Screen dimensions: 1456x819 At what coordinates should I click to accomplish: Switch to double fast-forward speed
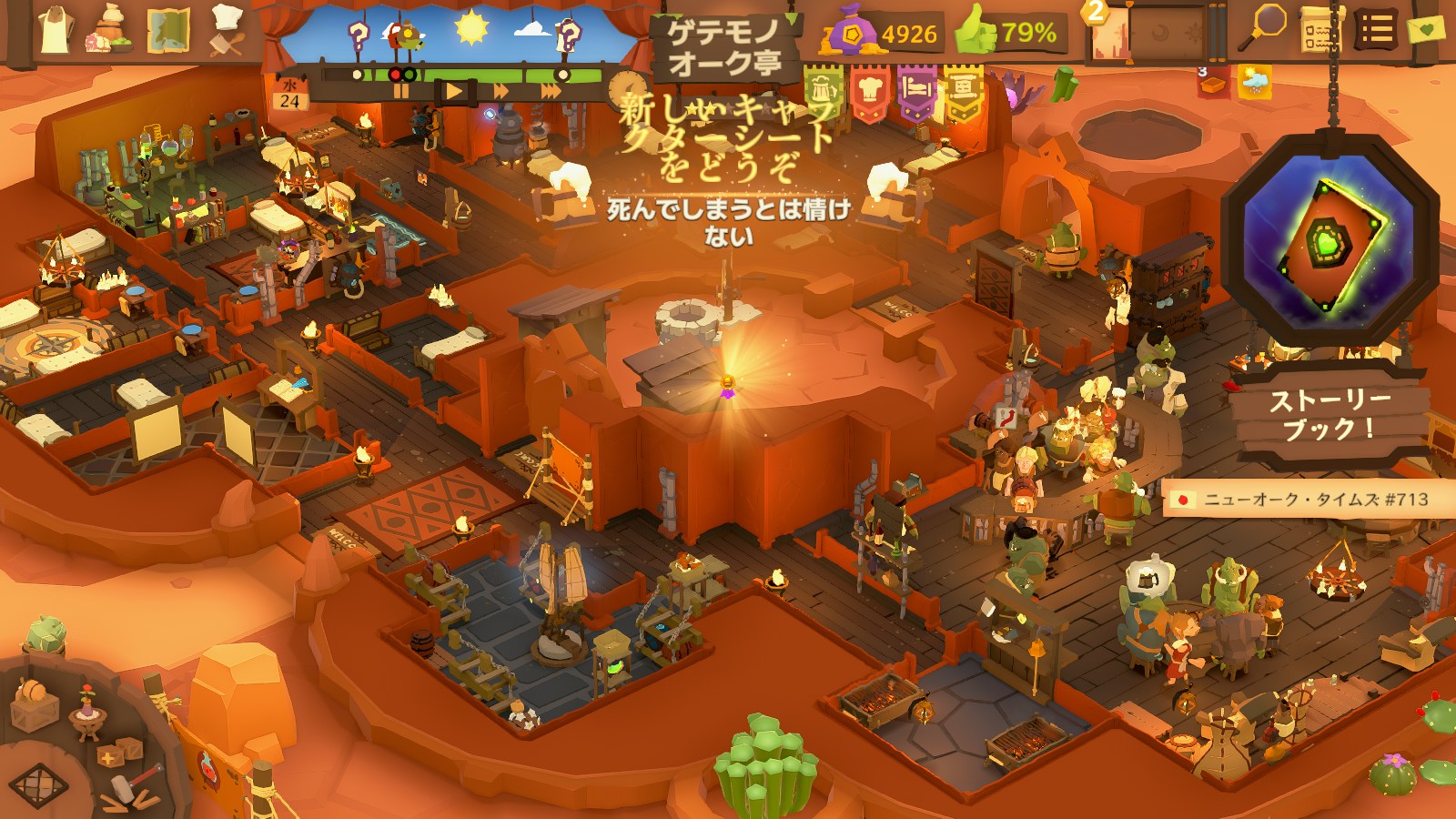pyautogui.click(x=501, y=92)
